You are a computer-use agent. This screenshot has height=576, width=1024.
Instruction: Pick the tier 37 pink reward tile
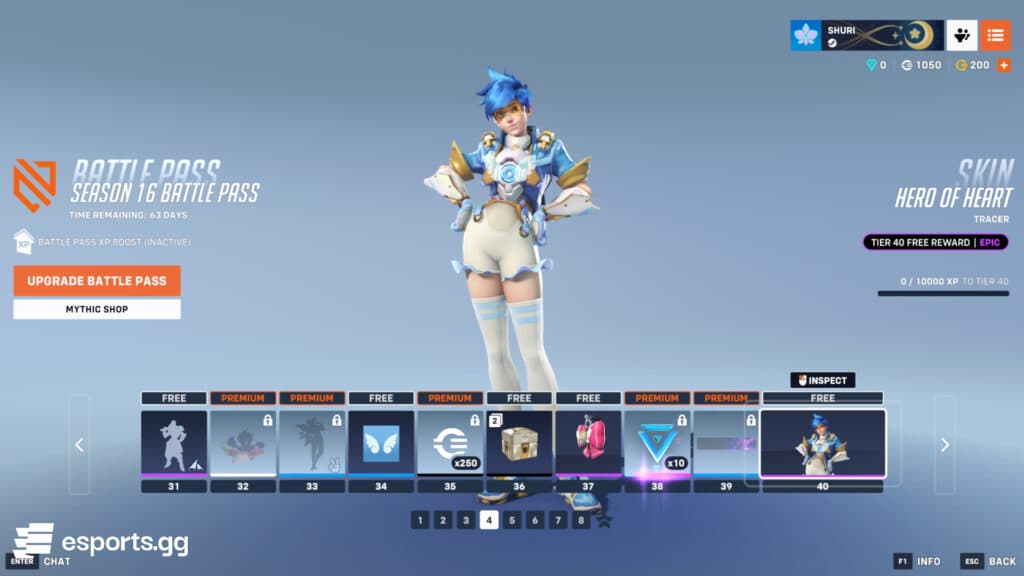click(588, 442)
